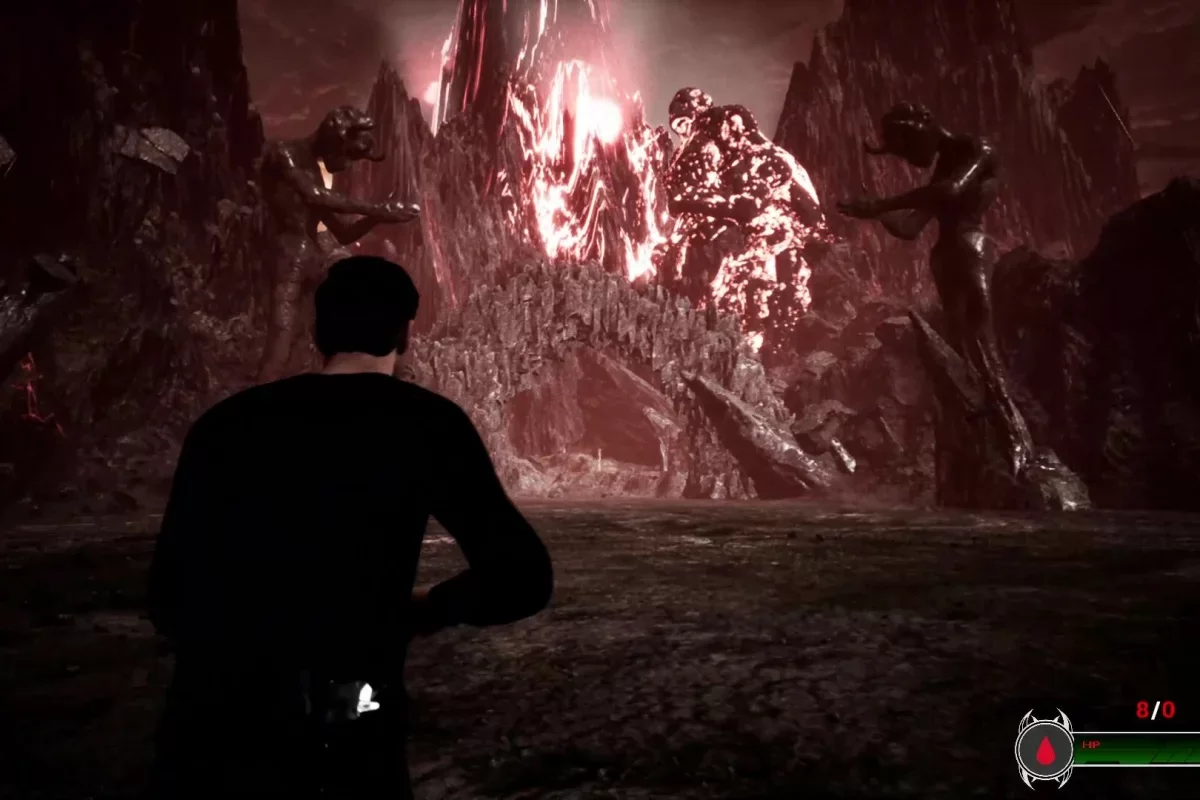Click the red blood drop emblem
The width and height of the screenshot is (1200, 800).
(x=1045, y=750)
